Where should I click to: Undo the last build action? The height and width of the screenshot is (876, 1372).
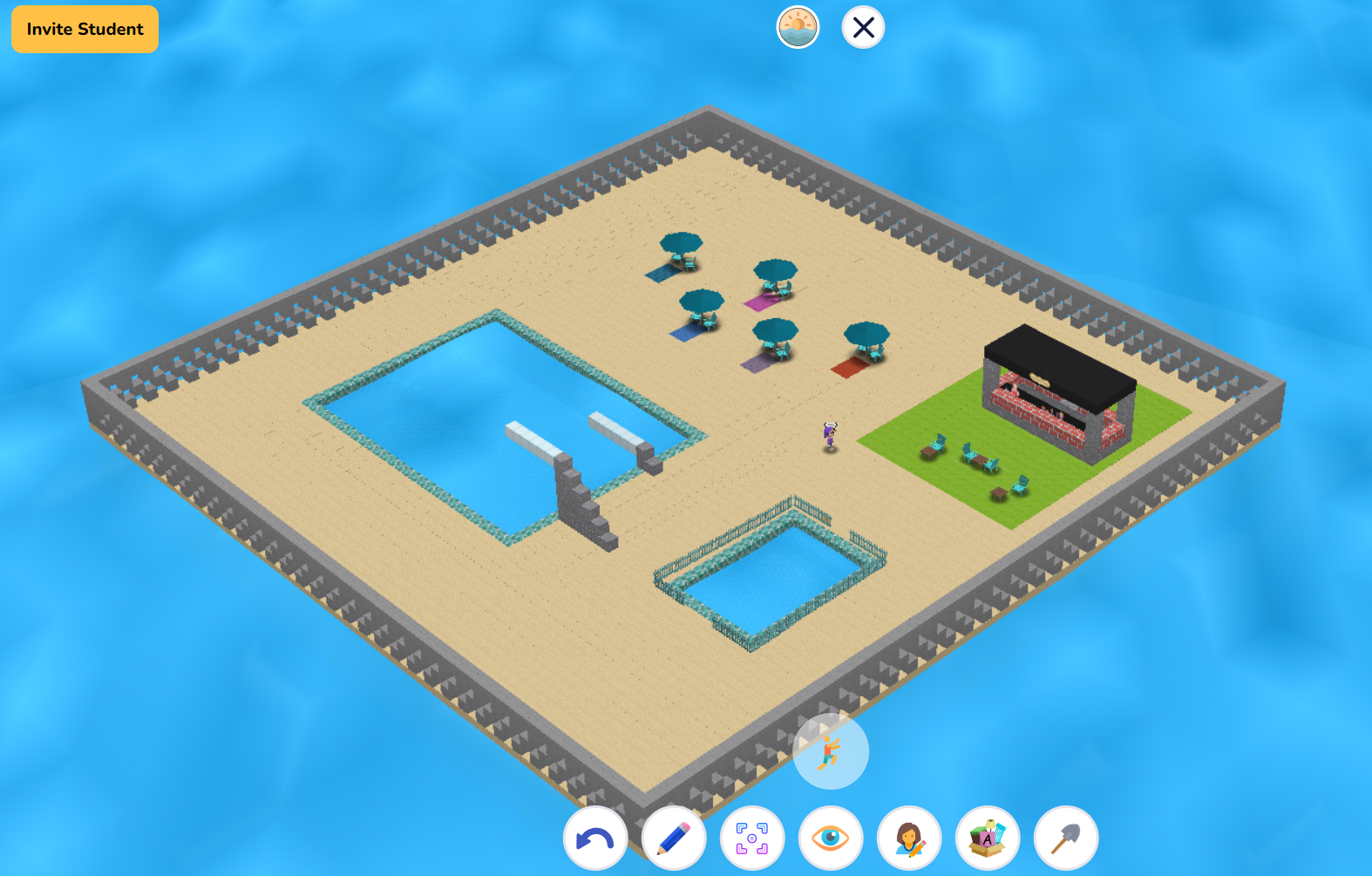(595, 838)
